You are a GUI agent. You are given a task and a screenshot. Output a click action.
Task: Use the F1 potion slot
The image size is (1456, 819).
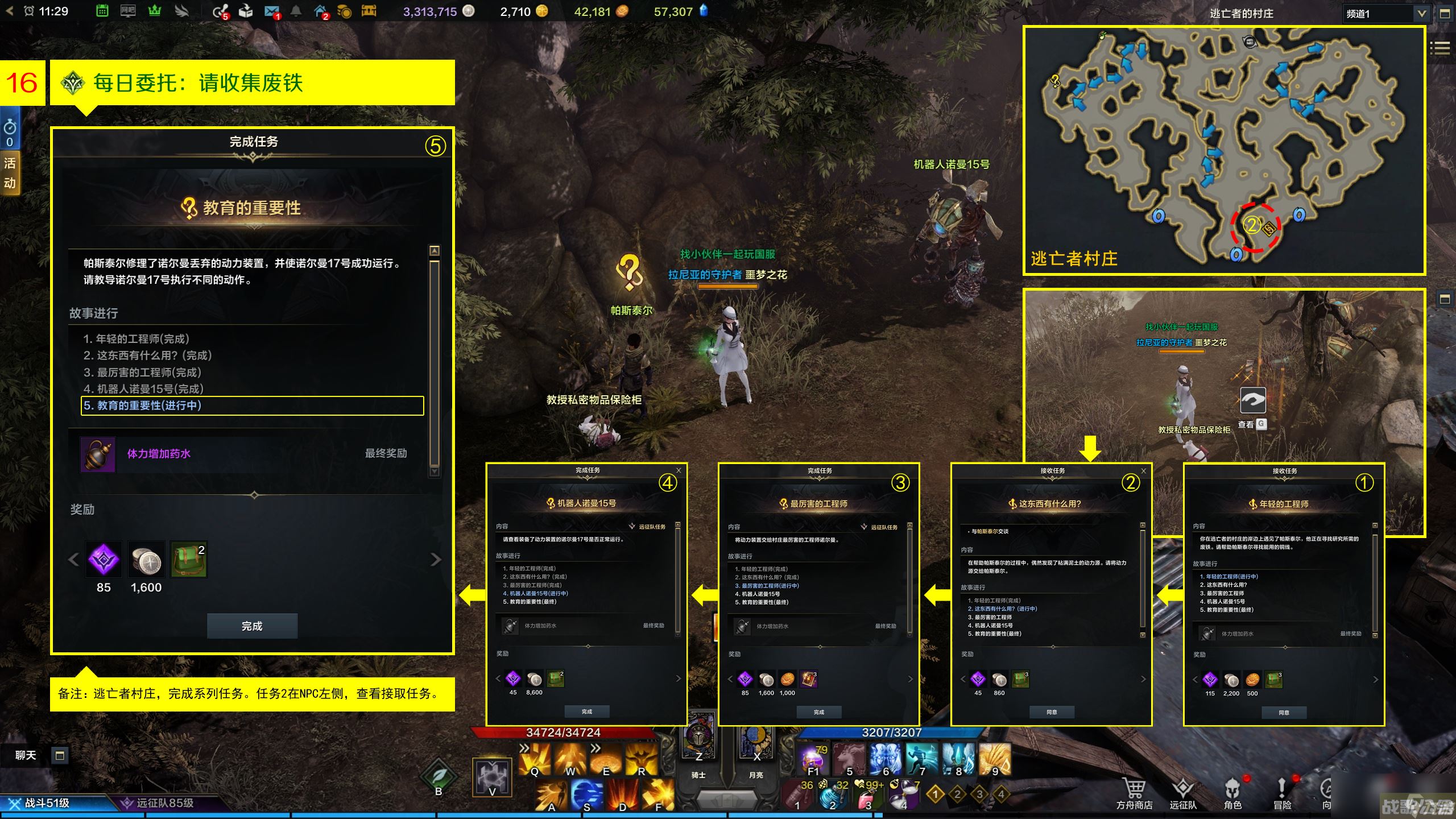(813, 759)
